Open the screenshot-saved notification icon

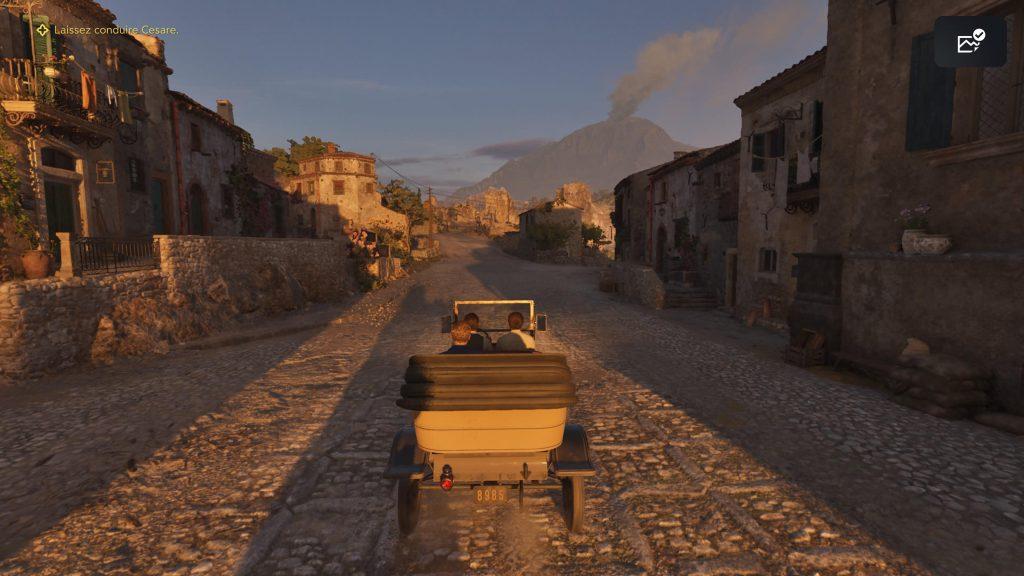970,42
